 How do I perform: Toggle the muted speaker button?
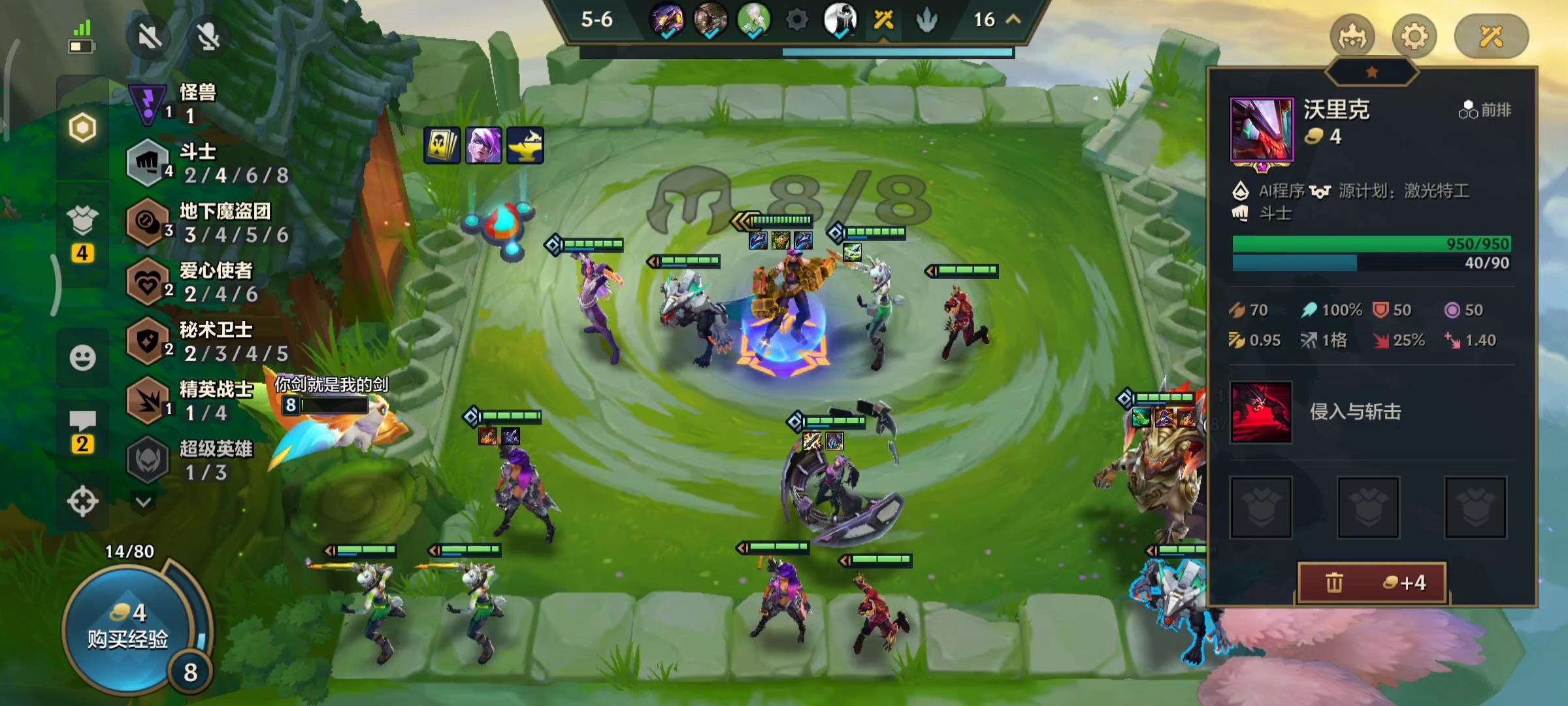[x=150, y=37]
